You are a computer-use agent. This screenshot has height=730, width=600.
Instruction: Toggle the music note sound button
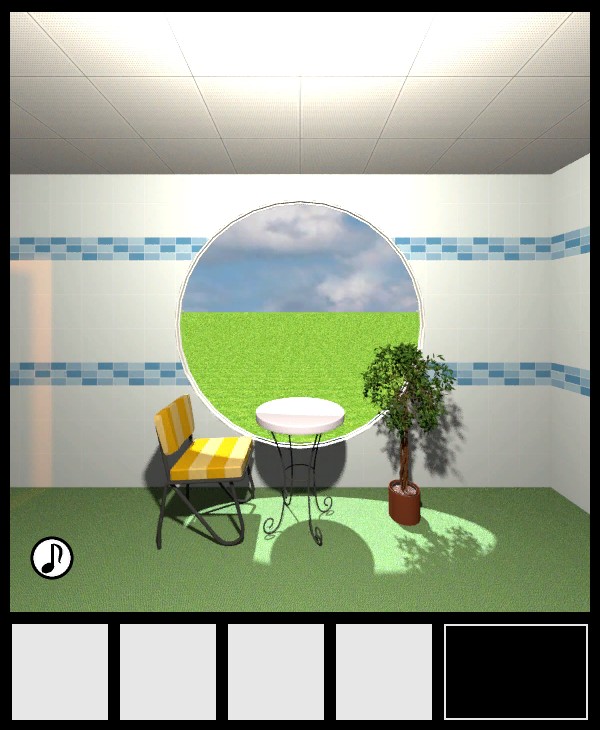[52, 558]
